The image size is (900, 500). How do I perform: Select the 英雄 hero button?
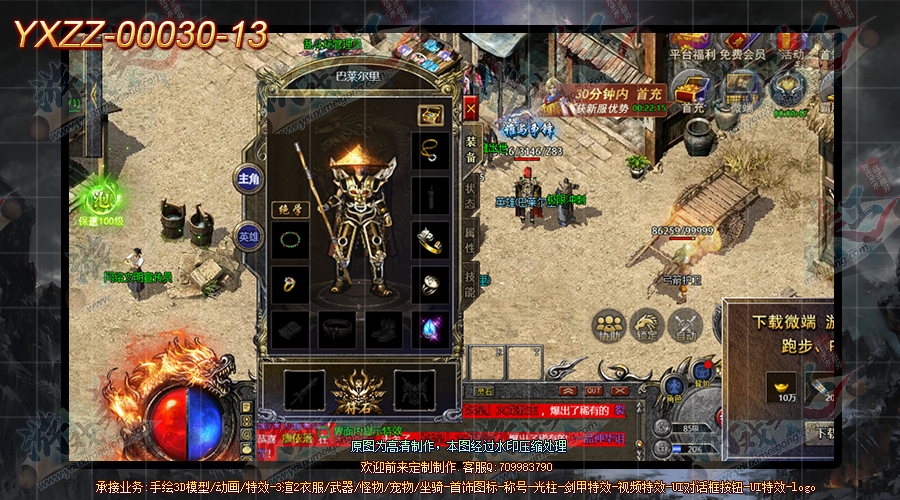coord(248,236)
